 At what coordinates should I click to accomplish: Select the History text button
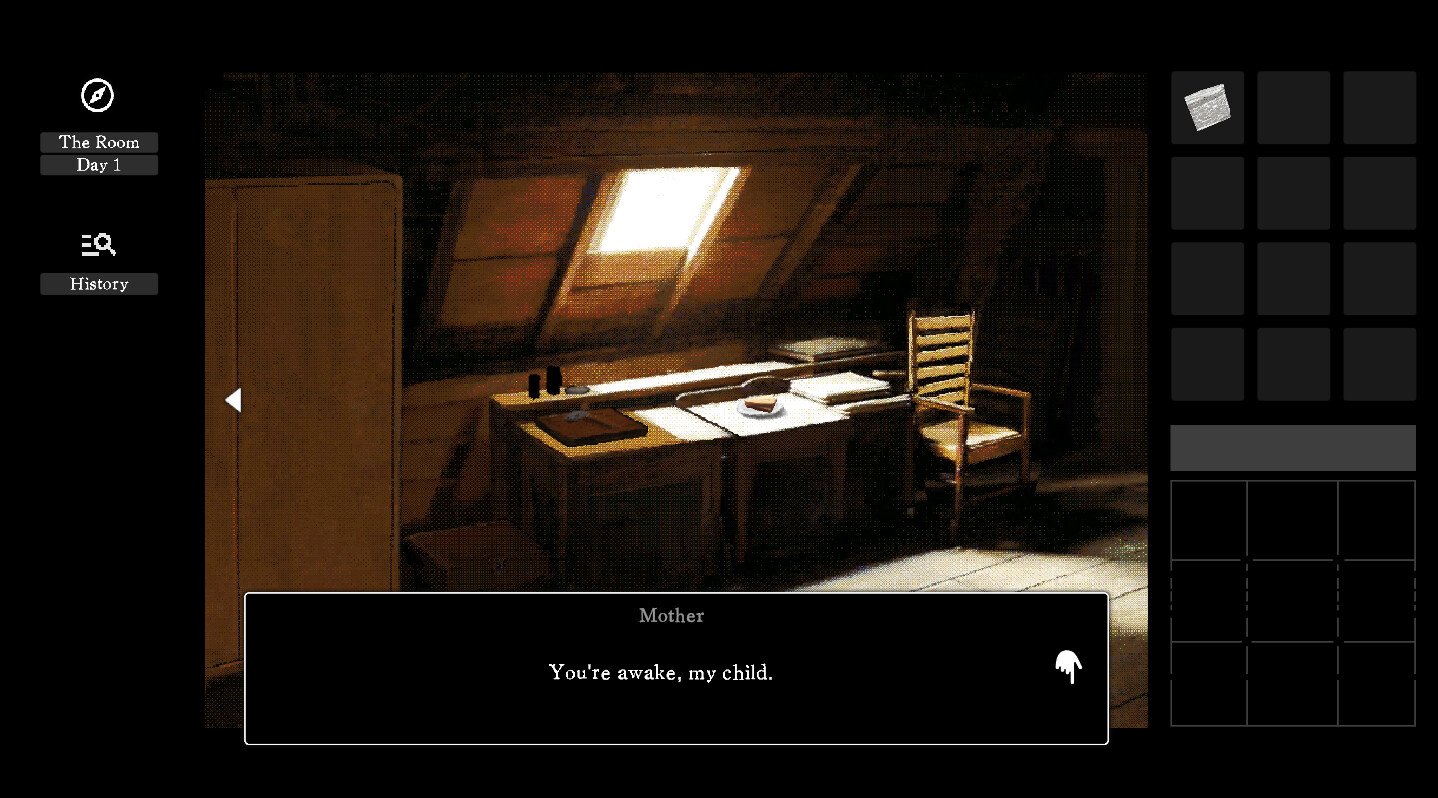pyautogui.click(x=99, y=284)
